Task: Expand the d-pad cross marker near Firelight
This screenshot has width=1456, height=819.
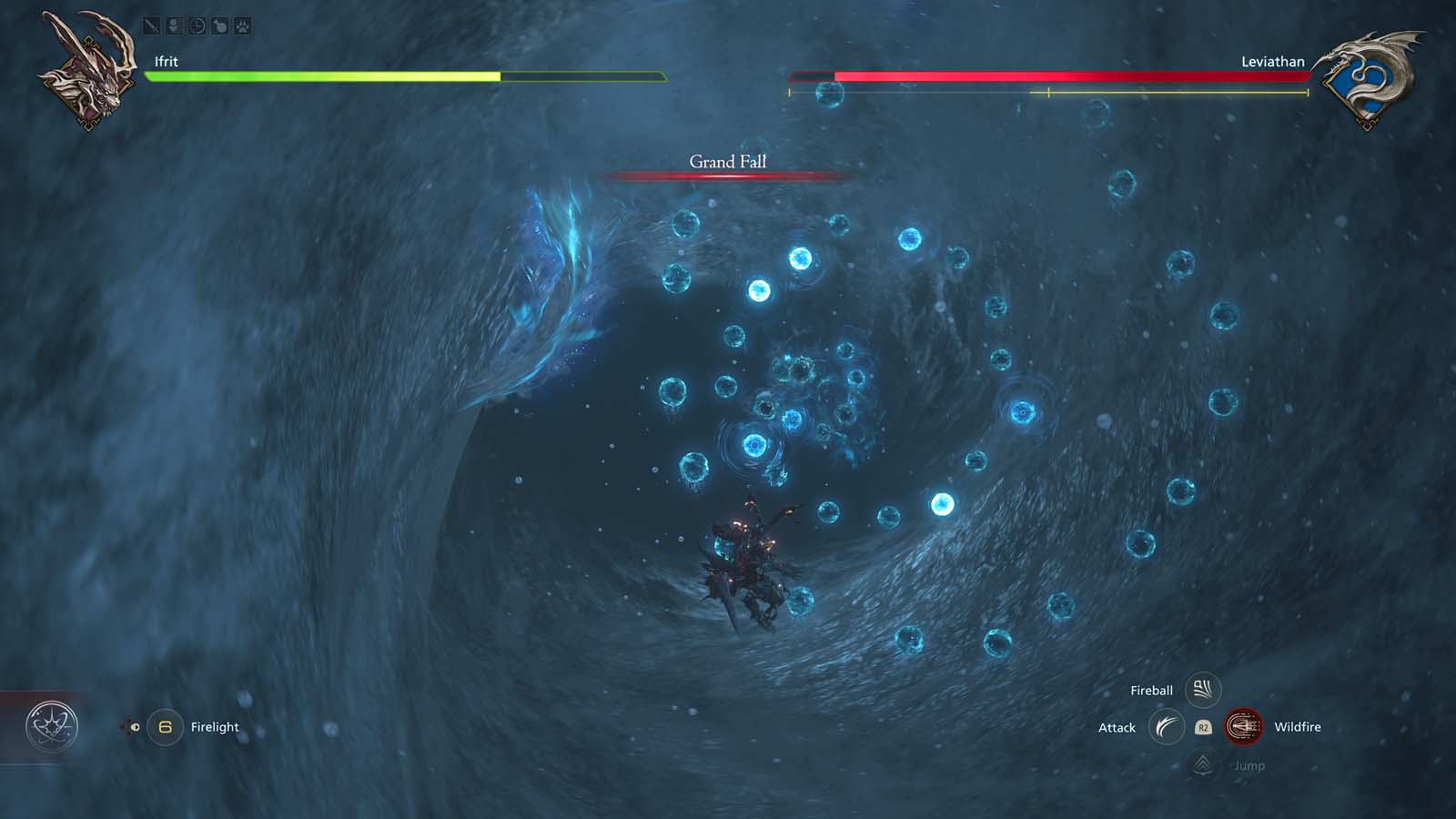Action: tap(125, 726)
